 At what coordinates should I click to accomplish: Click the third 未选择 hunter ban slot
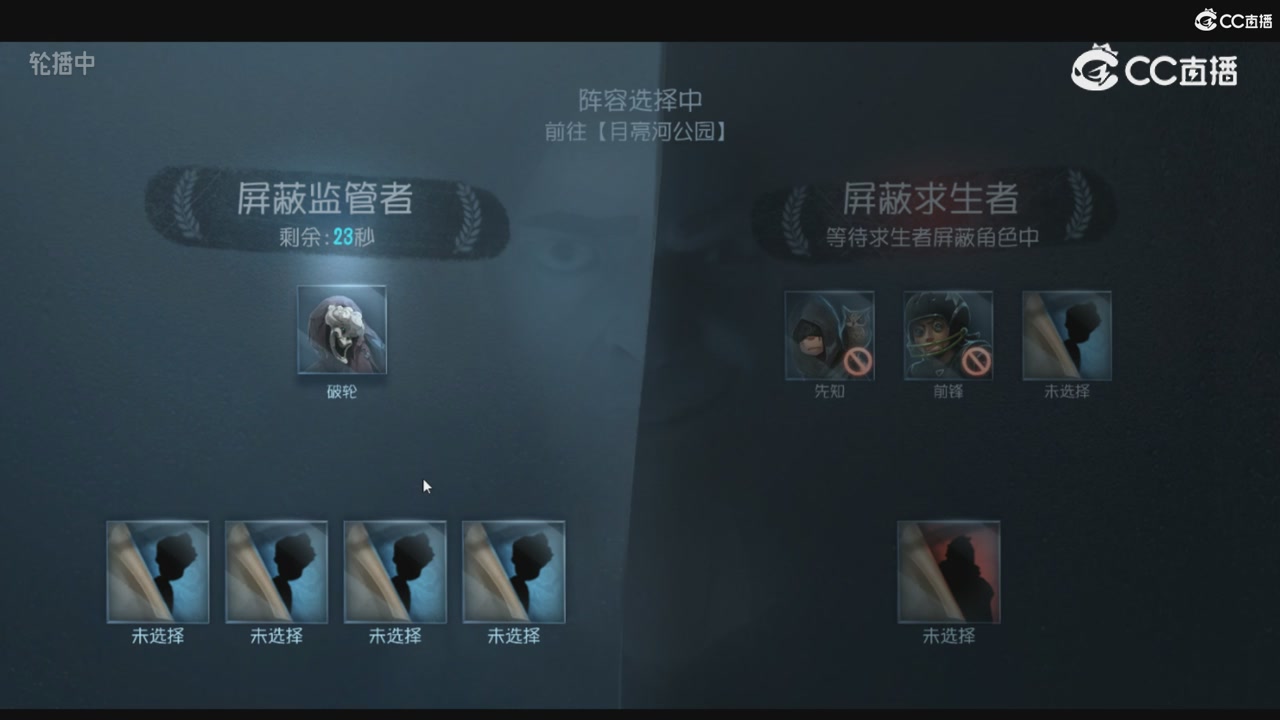tap(394, 570)
